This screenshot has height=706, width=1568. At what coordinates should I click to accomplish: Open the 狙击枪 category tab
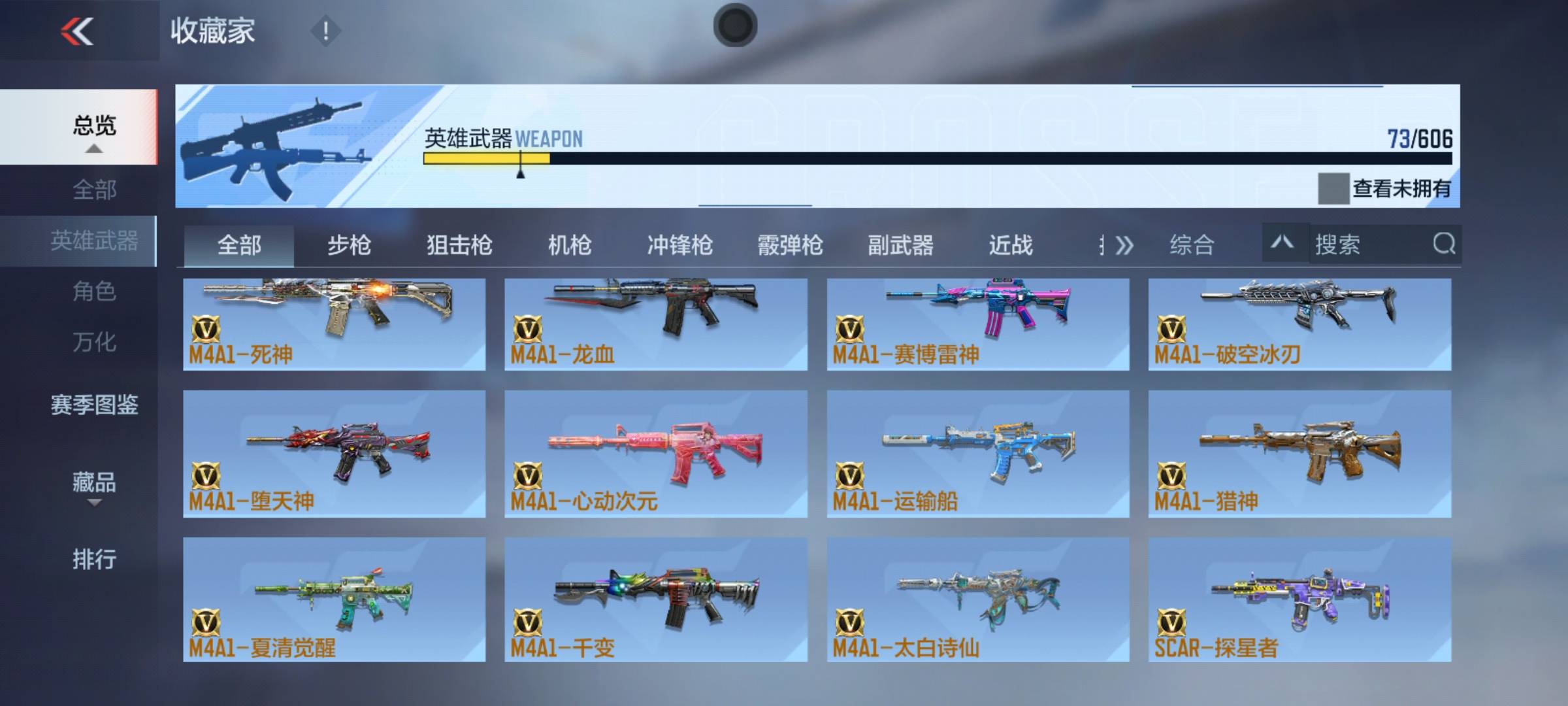[x=460, y=245]
